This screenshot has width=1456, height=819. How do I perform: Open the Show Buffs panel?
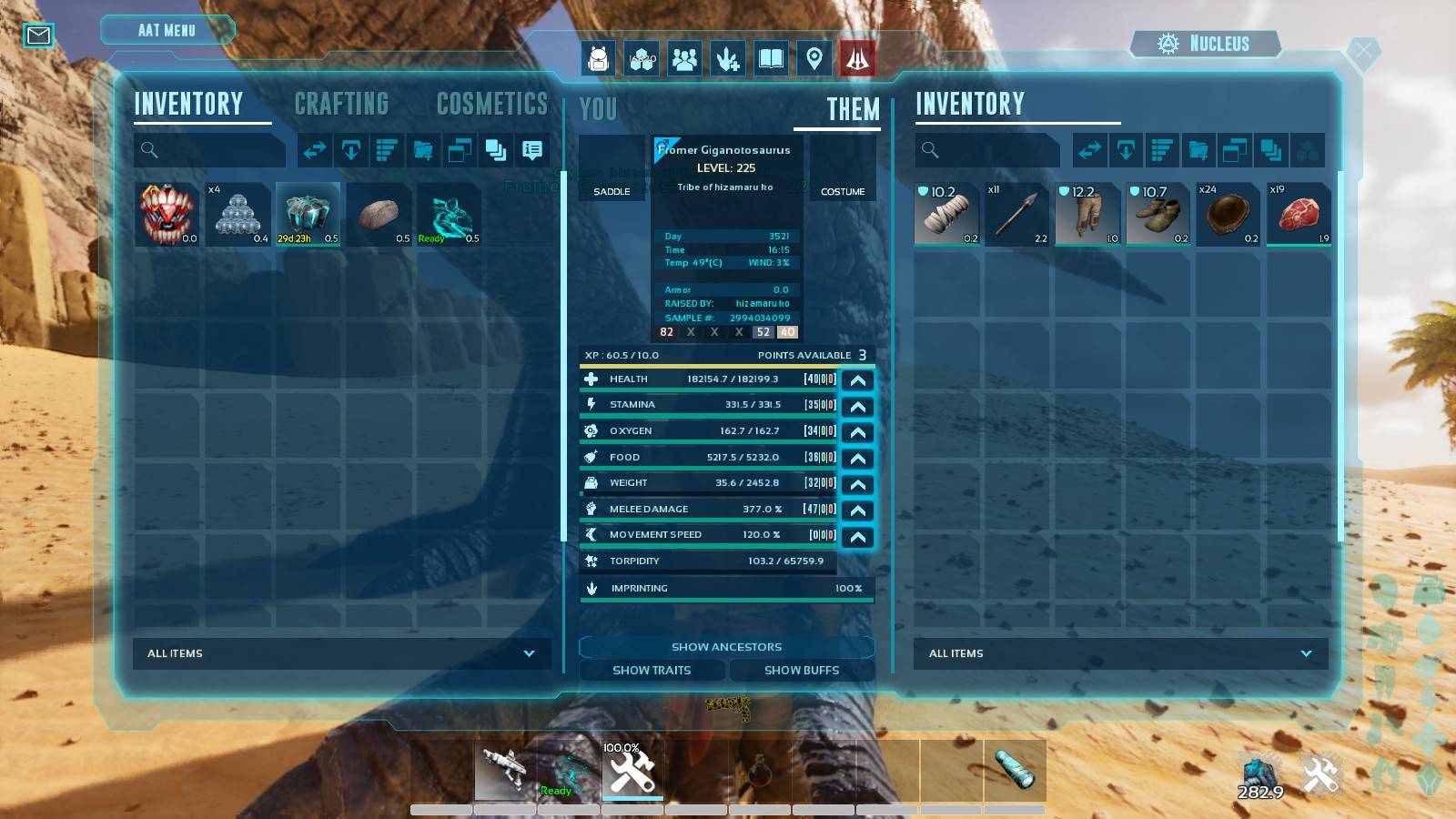click(801, 671)
